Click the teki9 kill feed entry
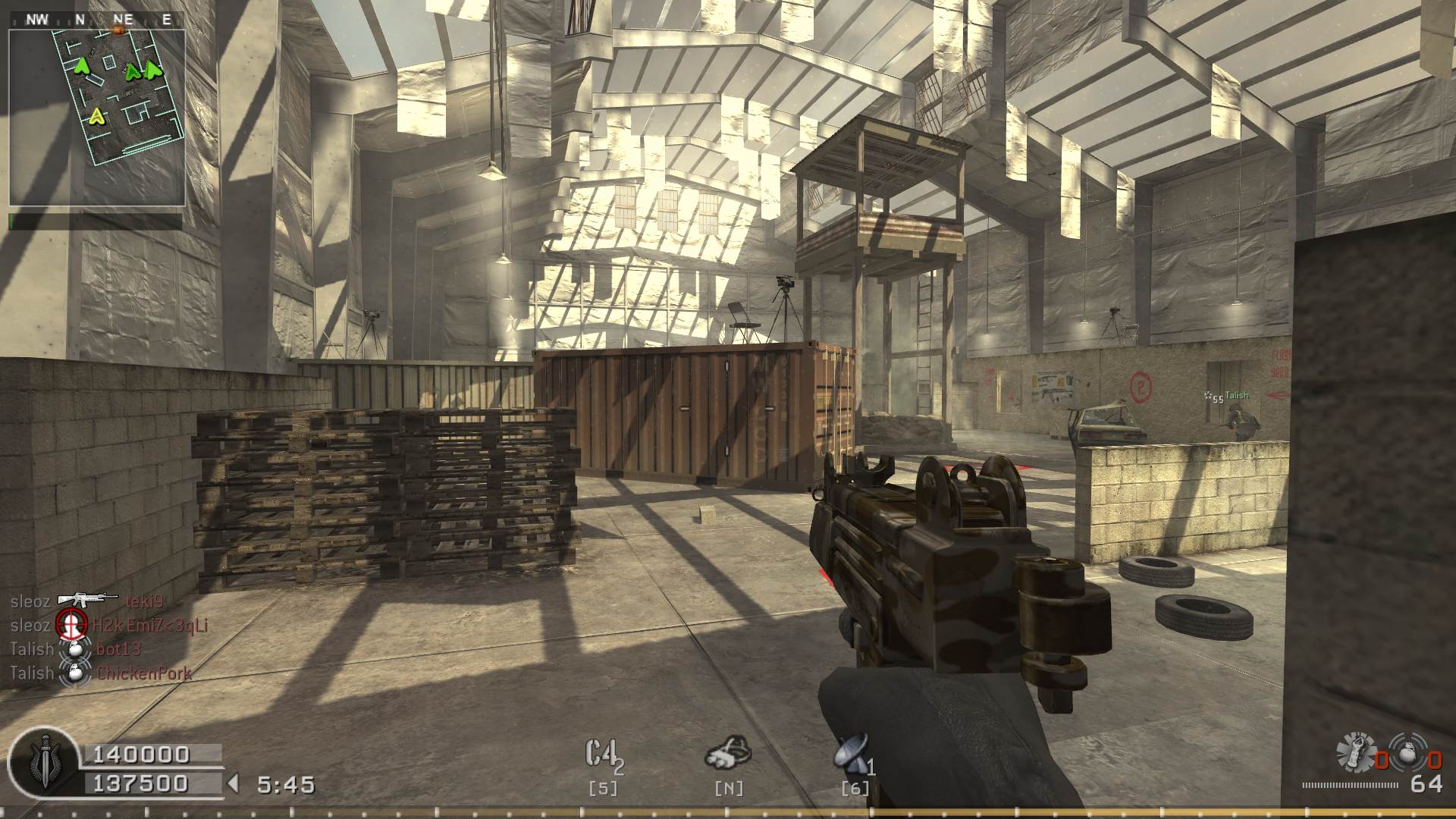The width and height of the screenshot is (1456, 819). click(x=143, y=601)
